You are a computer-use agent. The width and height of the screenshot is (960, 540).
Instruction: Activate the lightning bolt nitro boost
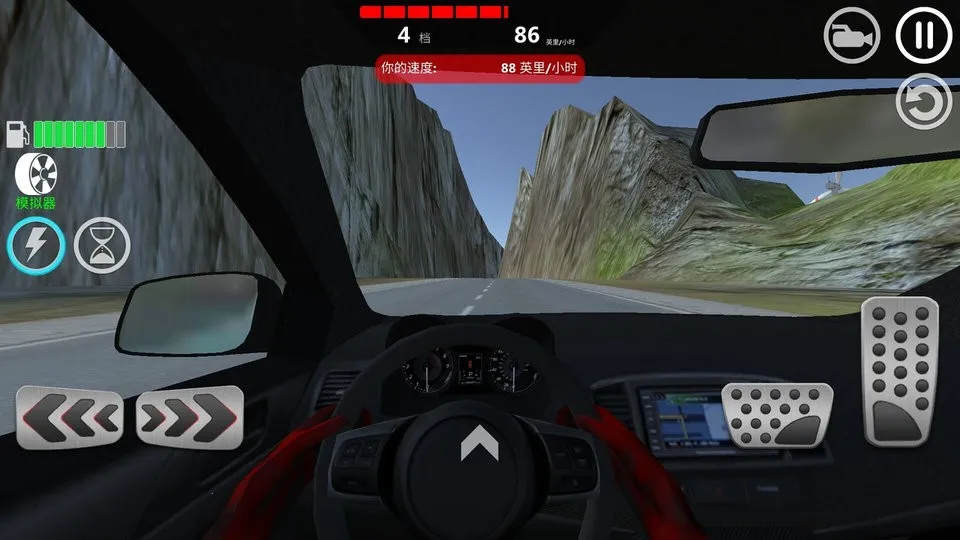(x=37, y=245)
